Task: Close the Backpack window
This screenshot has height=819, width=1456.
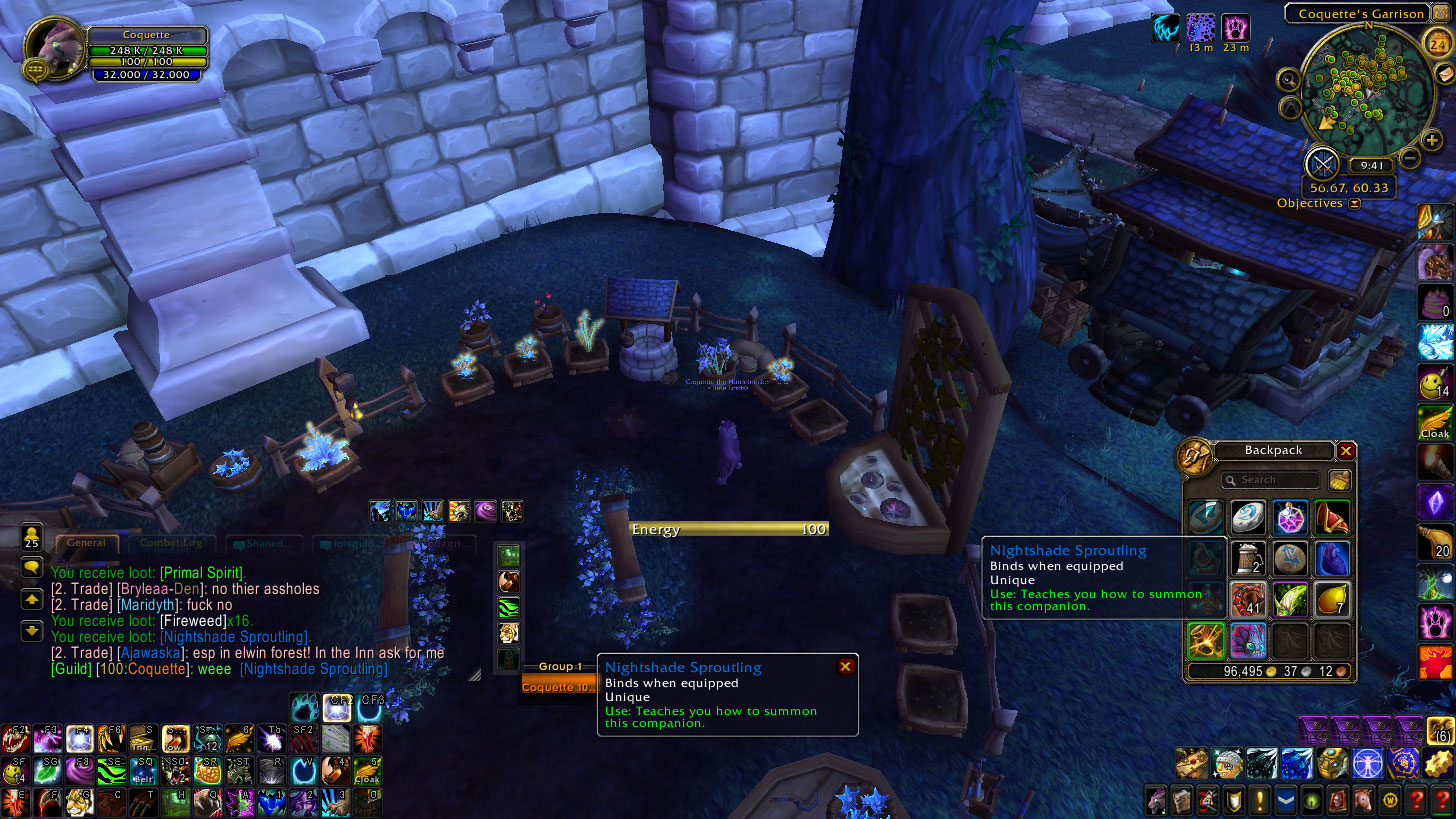Action: (x=1346, y=451)
